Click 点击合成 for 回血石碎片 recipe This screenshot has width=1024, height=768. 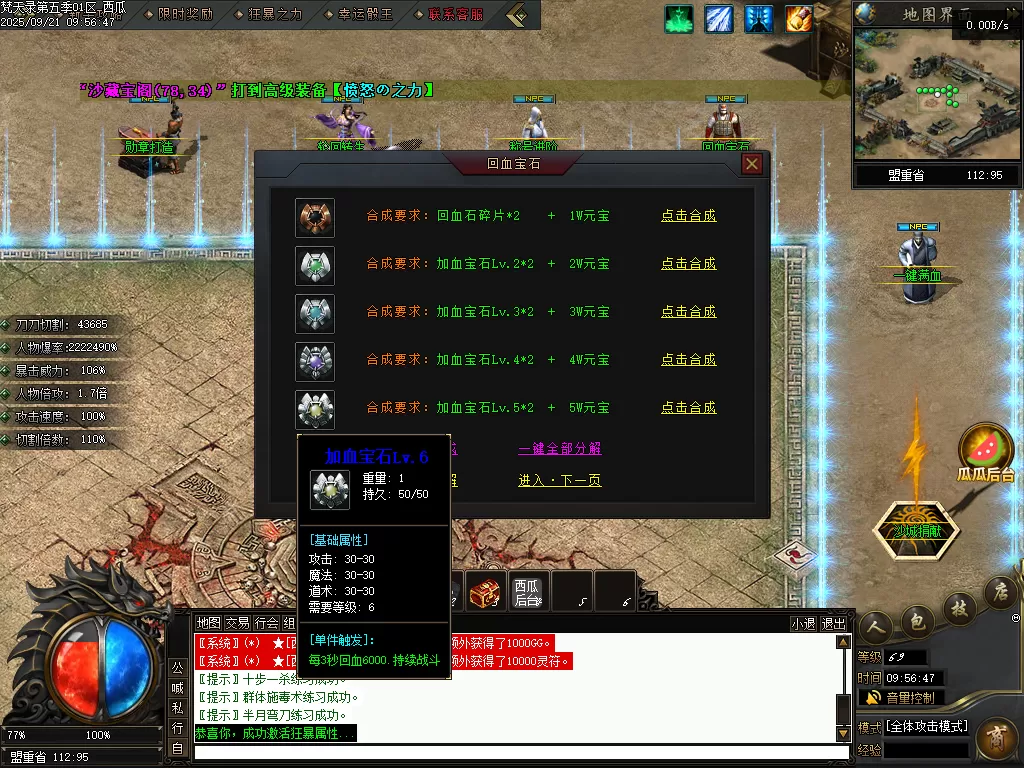coord(688,216)
